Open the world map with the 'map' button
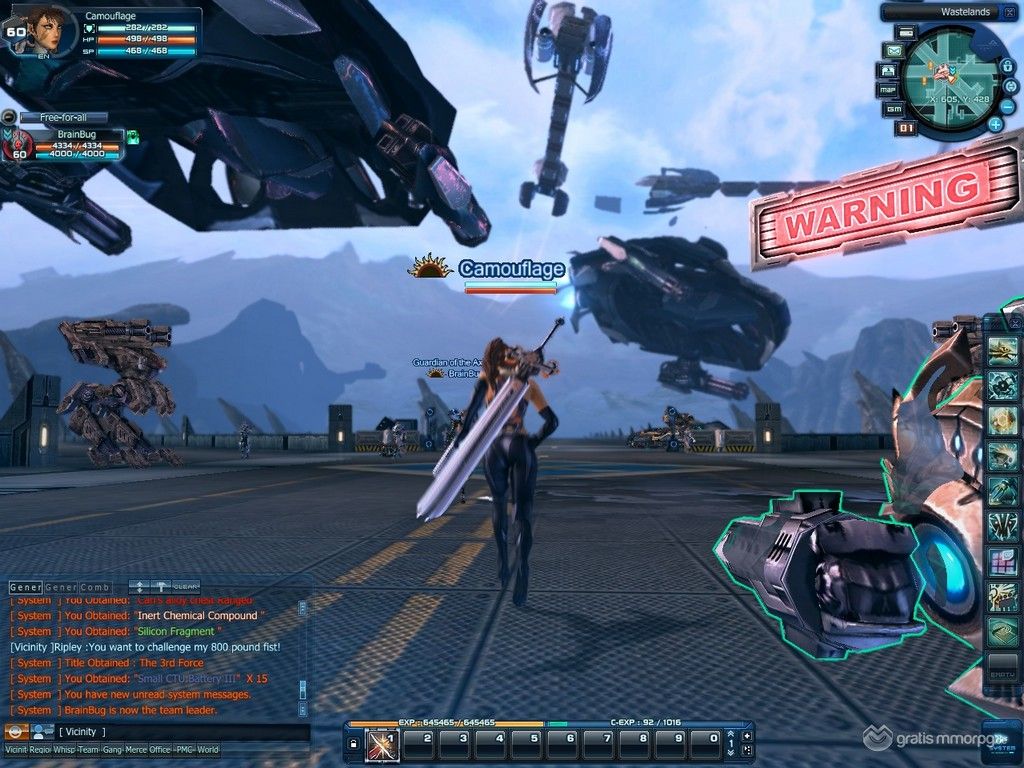The height and width of the screenshot is (768, 1024). click(x=886, y=90)
